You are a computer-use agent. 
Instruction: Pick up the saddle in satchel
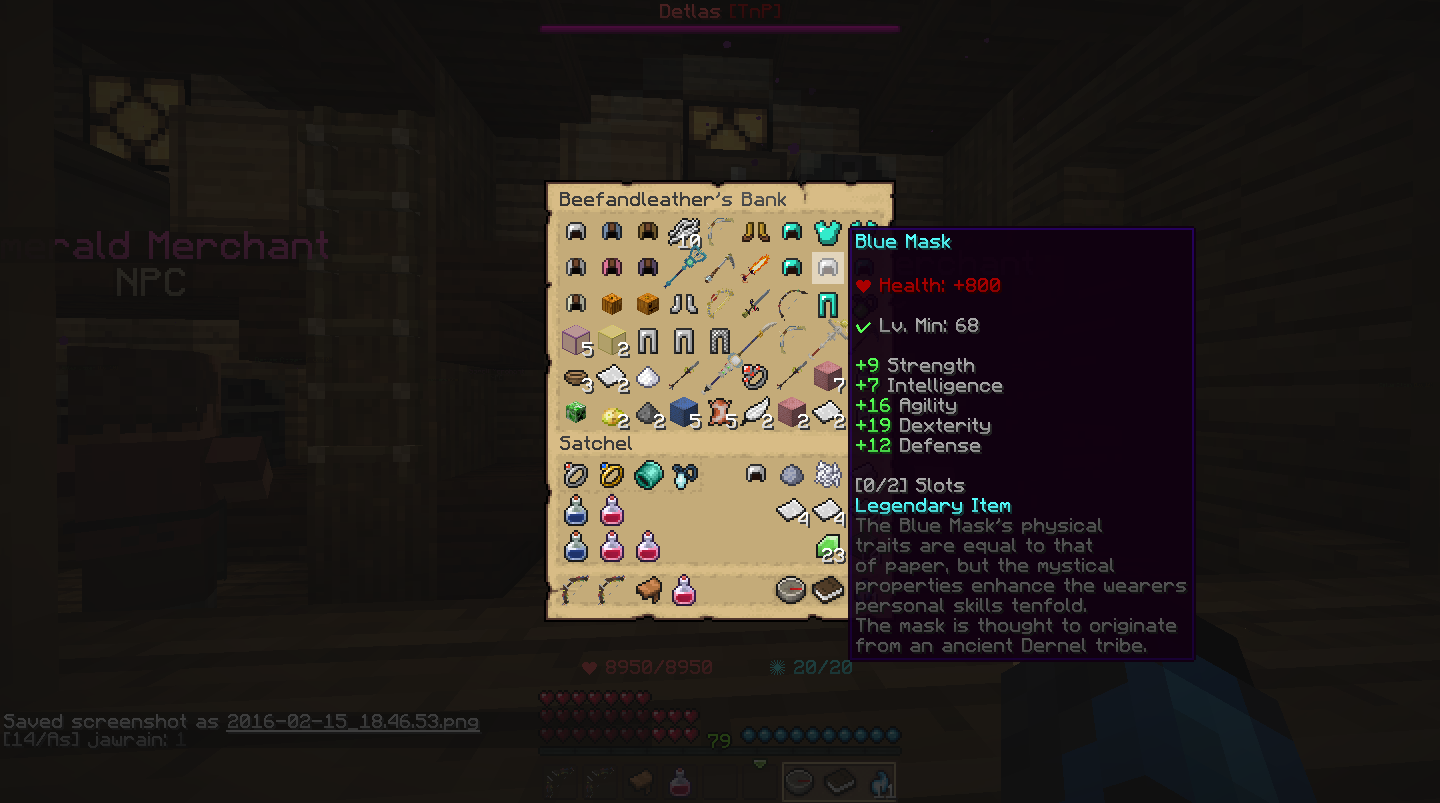click(647, 590)
